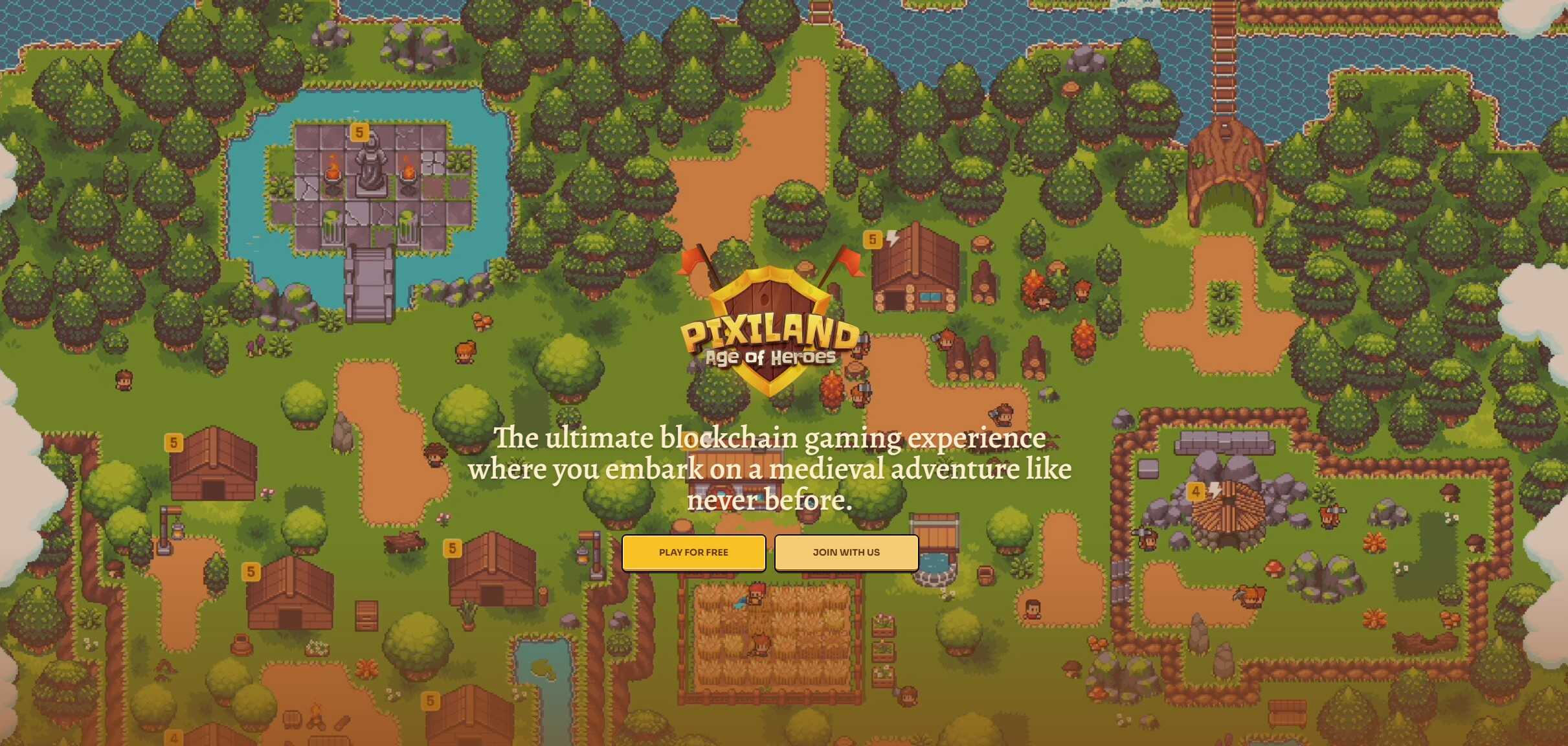Expand the level 5 marker by the left barn
The width and height of the screenshot is (1568, 746).
(173, 442)
